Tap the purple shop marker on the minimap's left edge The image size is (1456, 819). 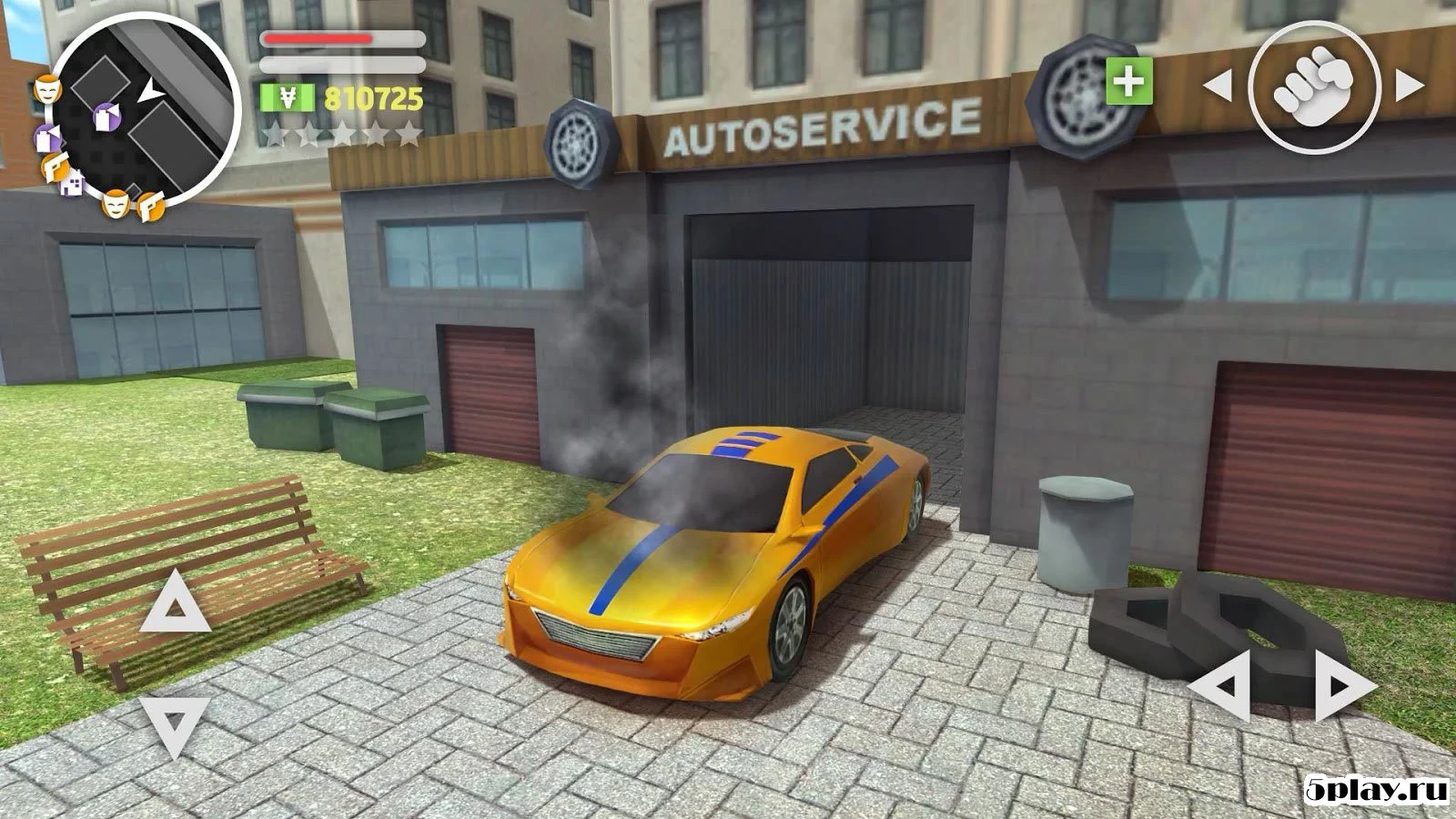(x=48, y=136)
